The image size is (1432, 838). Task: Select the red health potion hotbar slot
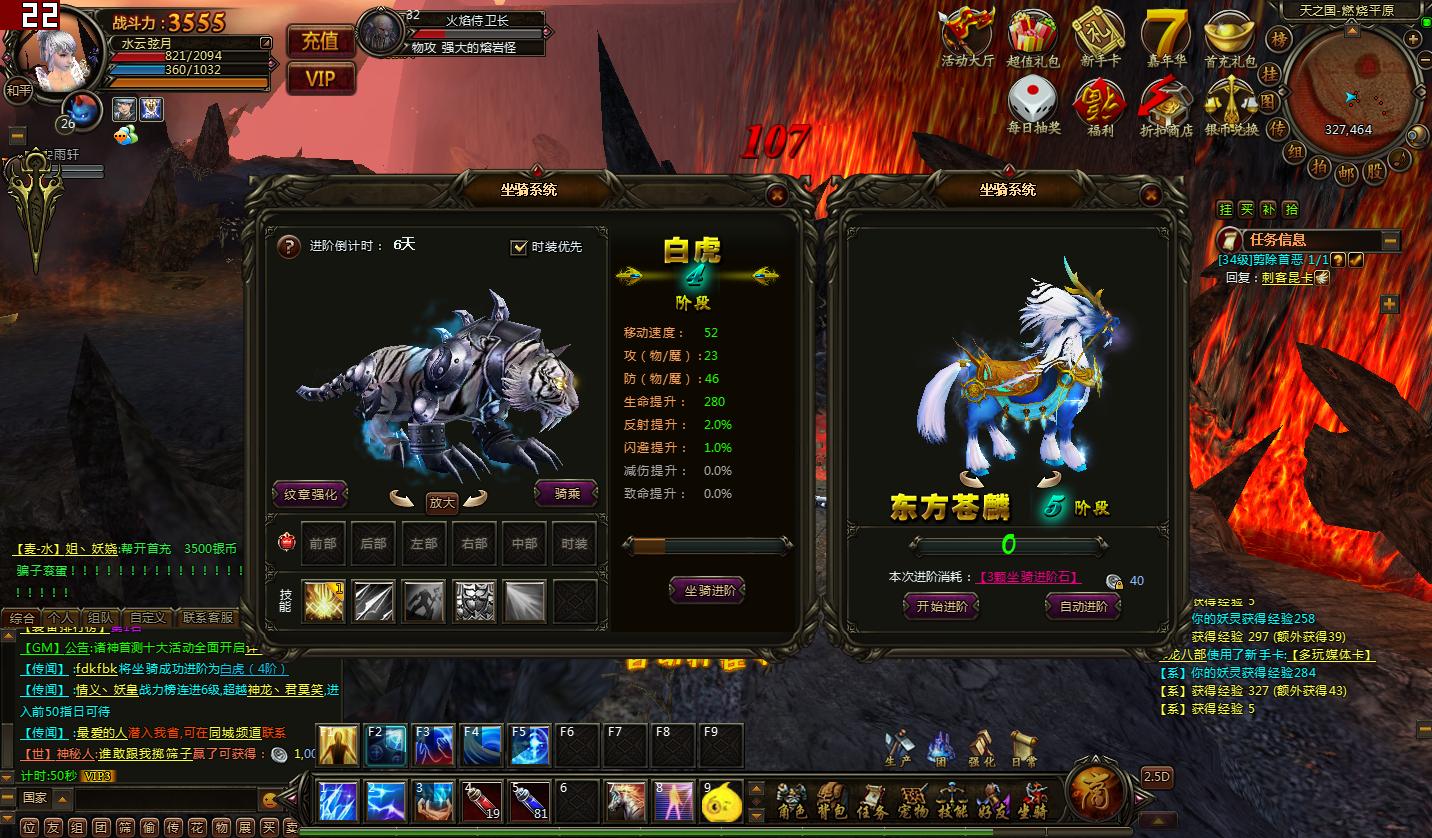tap(482, 801)
